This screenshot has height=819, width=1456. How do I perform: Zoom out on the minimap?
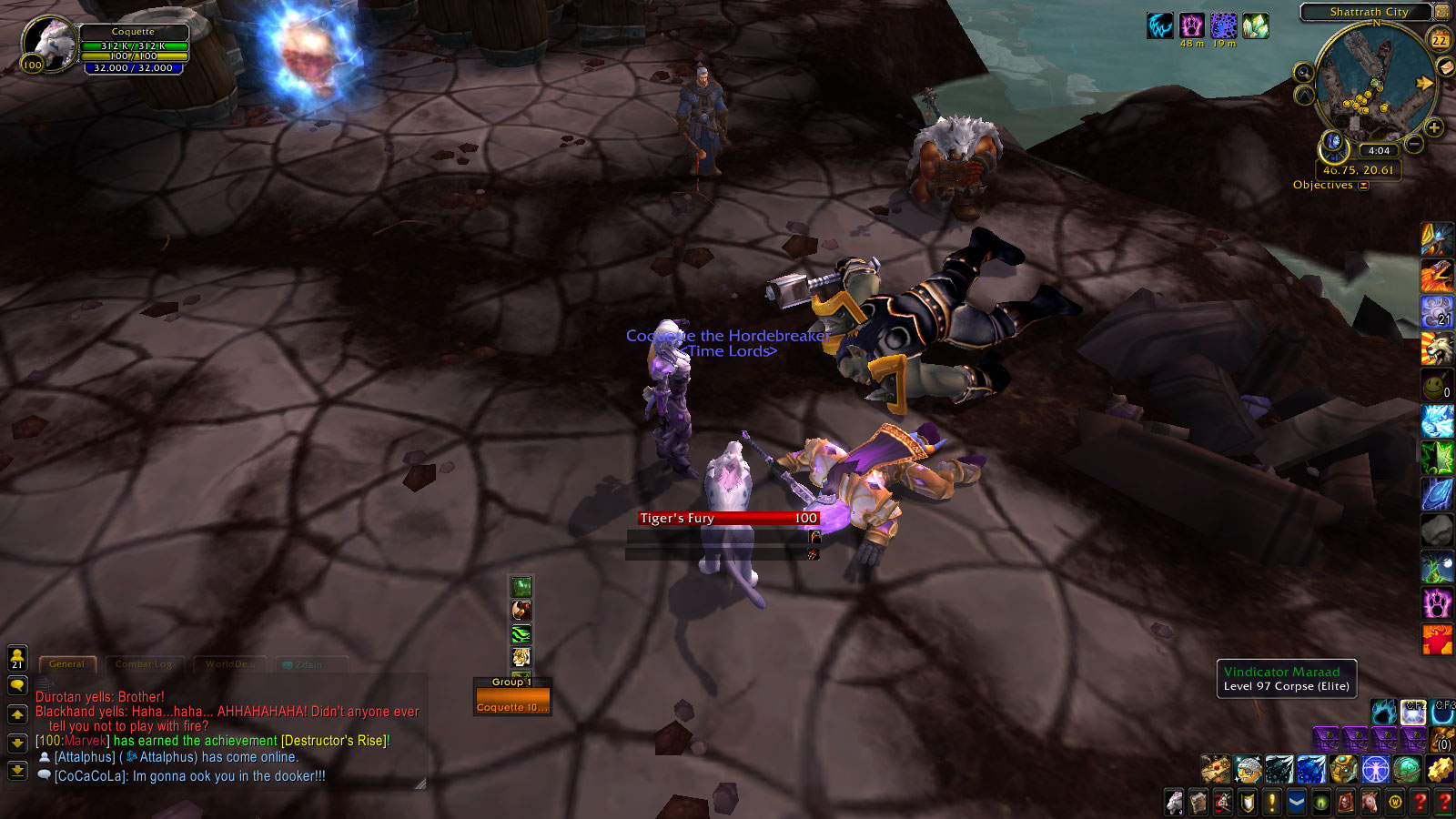coord(1414,144)
